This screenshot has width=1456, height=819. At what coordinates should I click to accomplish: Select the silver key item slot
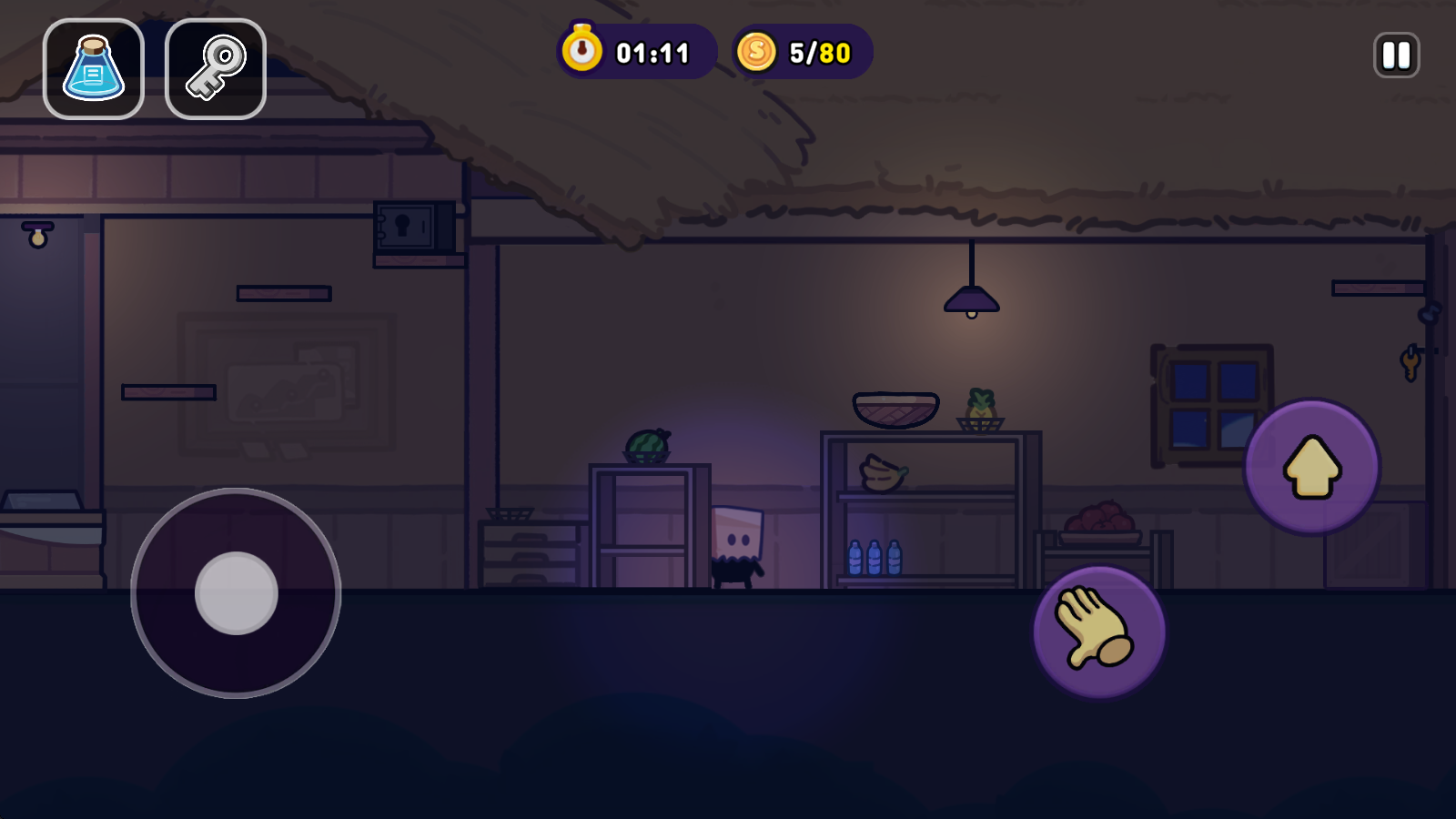(216, 69)
